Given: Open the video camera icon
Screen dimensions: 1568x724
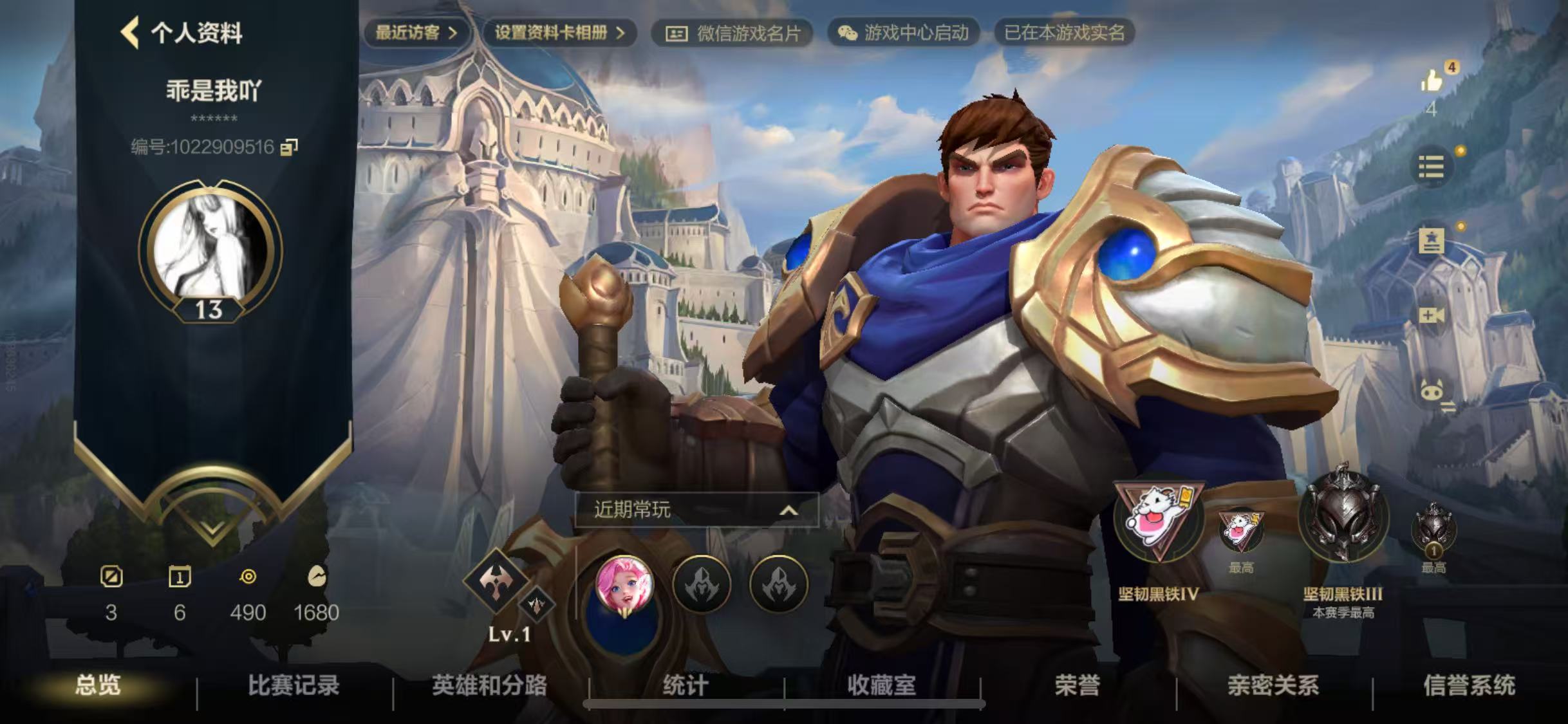Looking at the screenshot, I should click(1431, 315).
